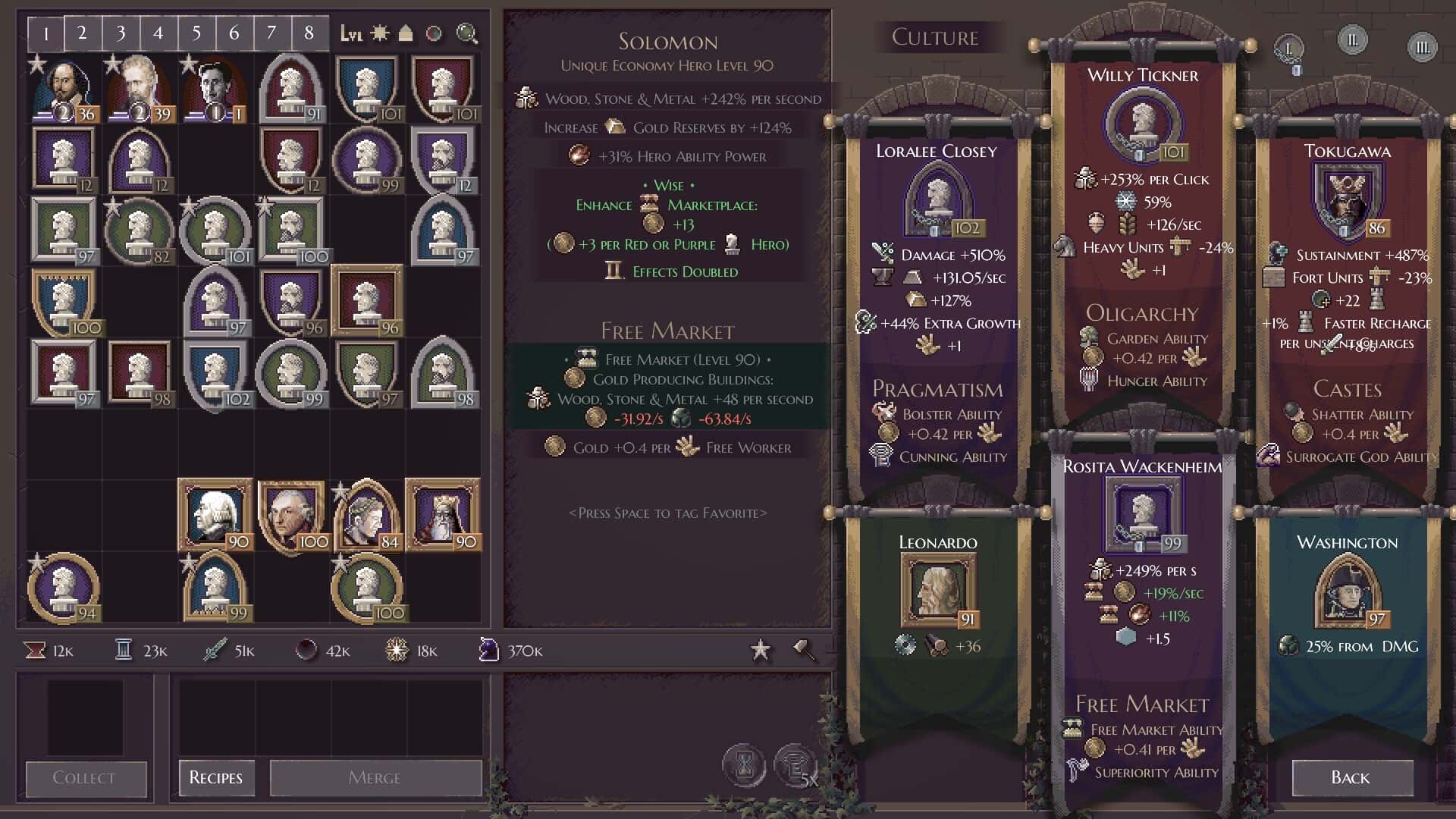Open the Recipes list
Viewport: 1456px width, 819px height.
pyautogui.click(x=216, y=777)
